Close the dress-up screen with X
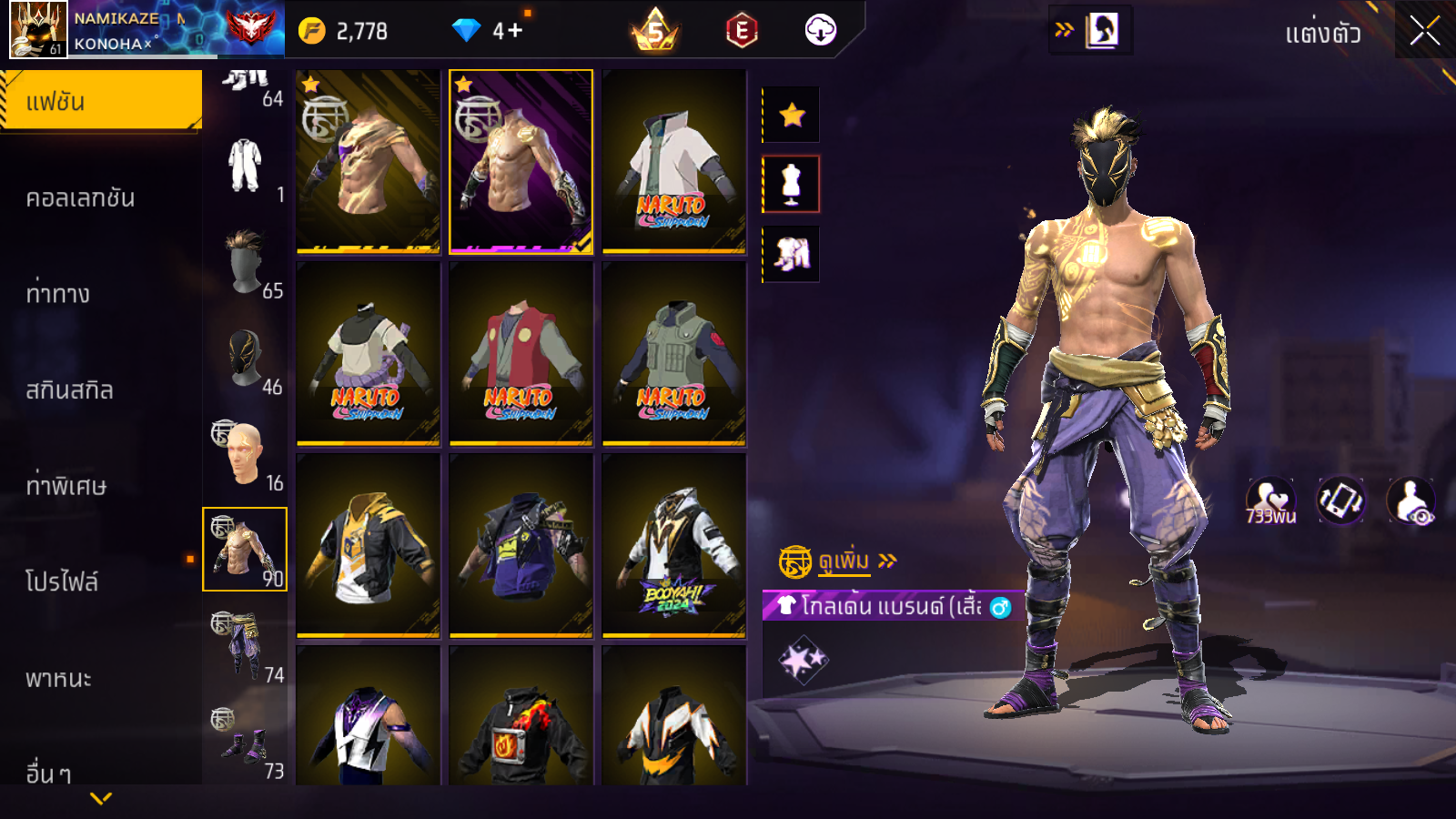1456x819 pixels. [1424, 32]
